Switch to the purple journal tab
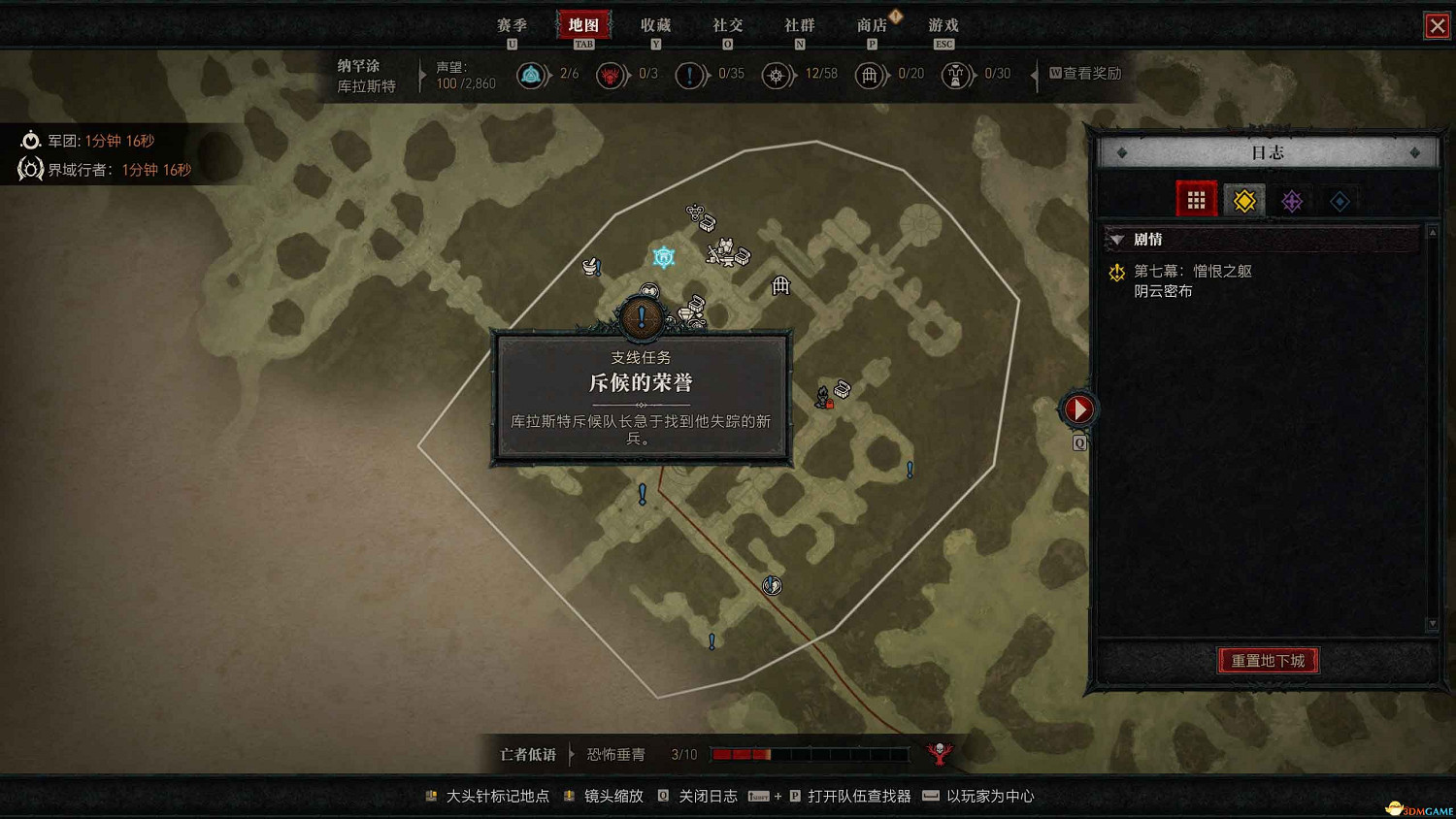 tap(1292, 200)
